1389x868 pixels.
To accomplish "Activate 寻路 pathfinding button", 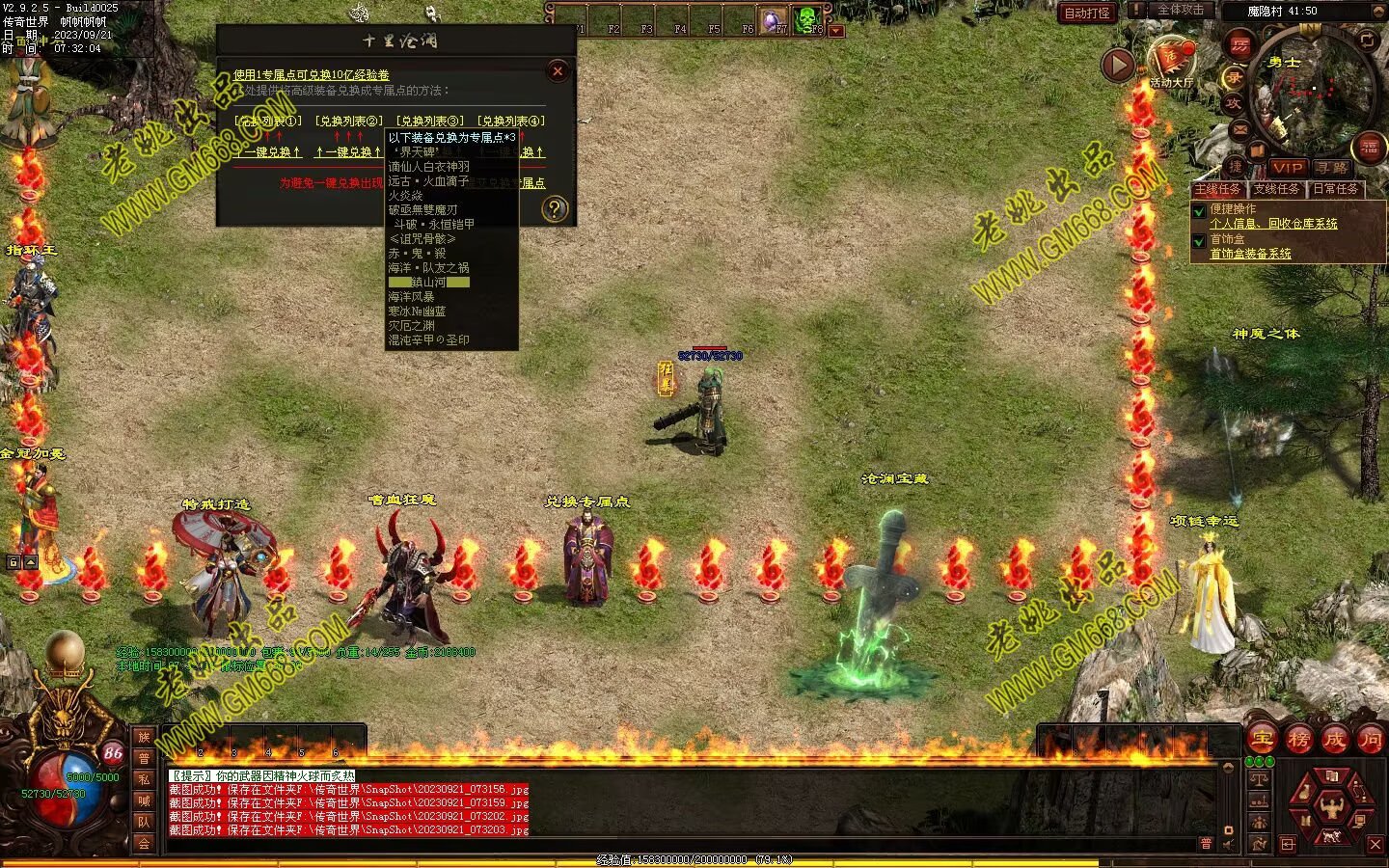I will point(1332,168).
